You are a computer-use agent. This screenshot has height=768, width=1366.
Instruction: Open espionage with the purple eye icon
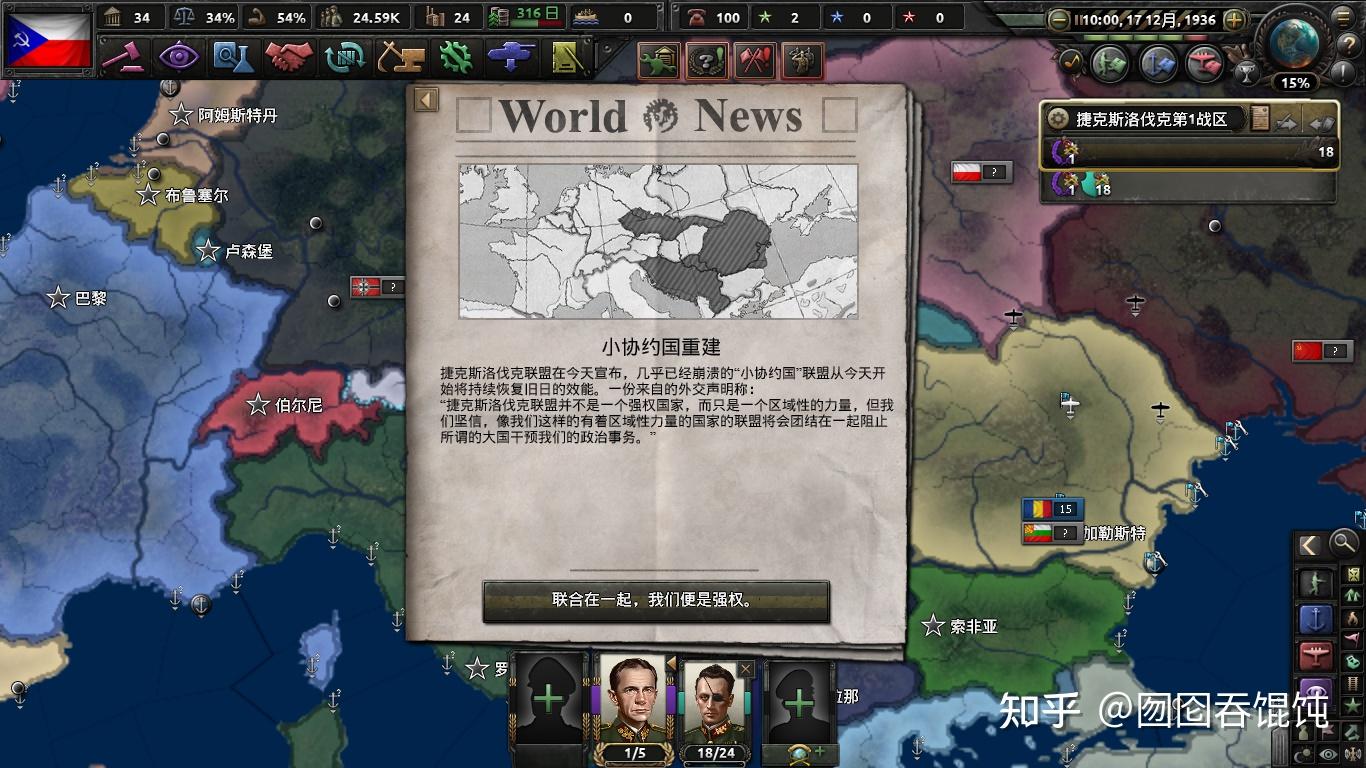coord(180,58)
